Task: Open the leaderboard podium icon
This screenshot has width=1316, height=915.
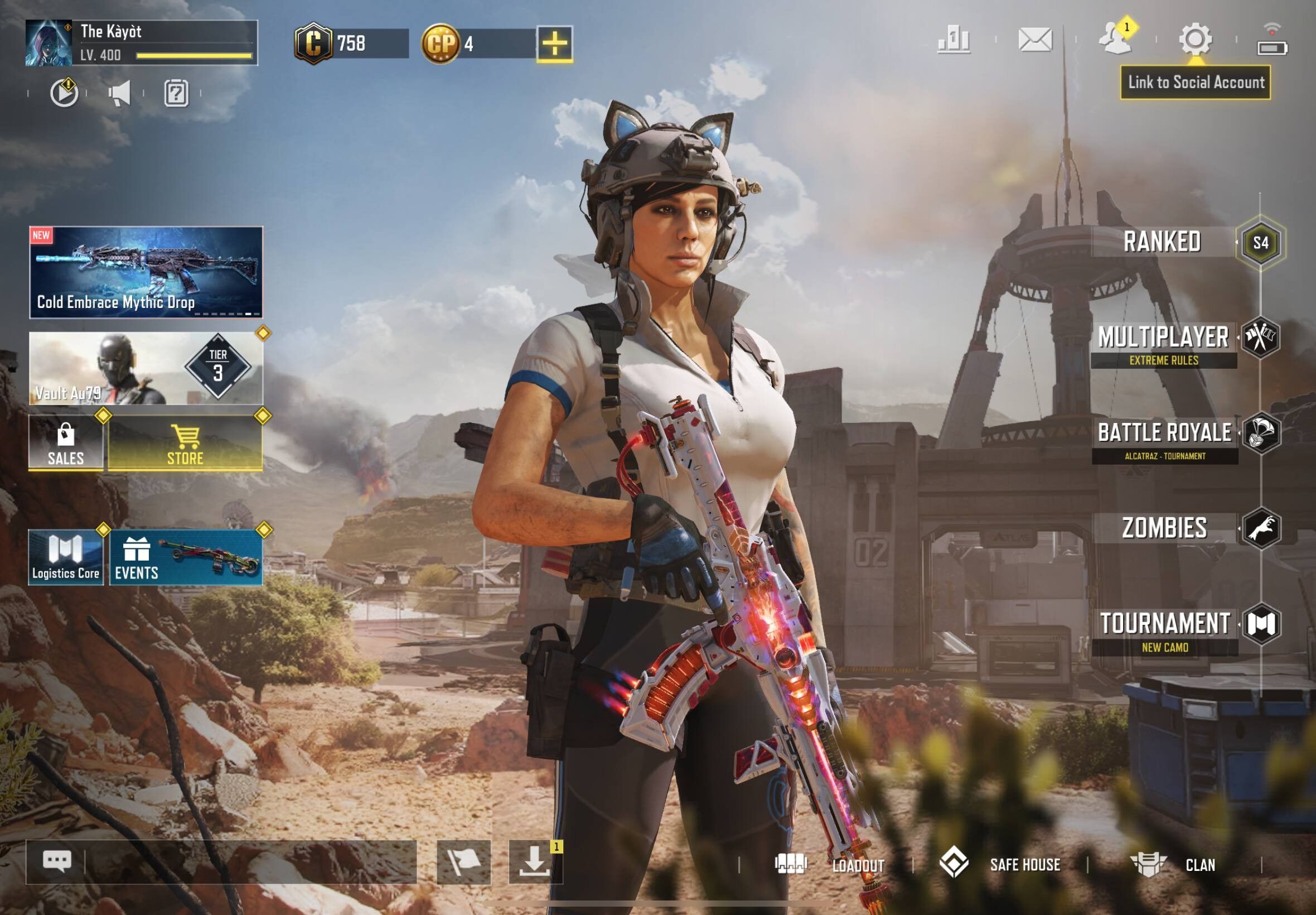Action: (x=954, y=40)
